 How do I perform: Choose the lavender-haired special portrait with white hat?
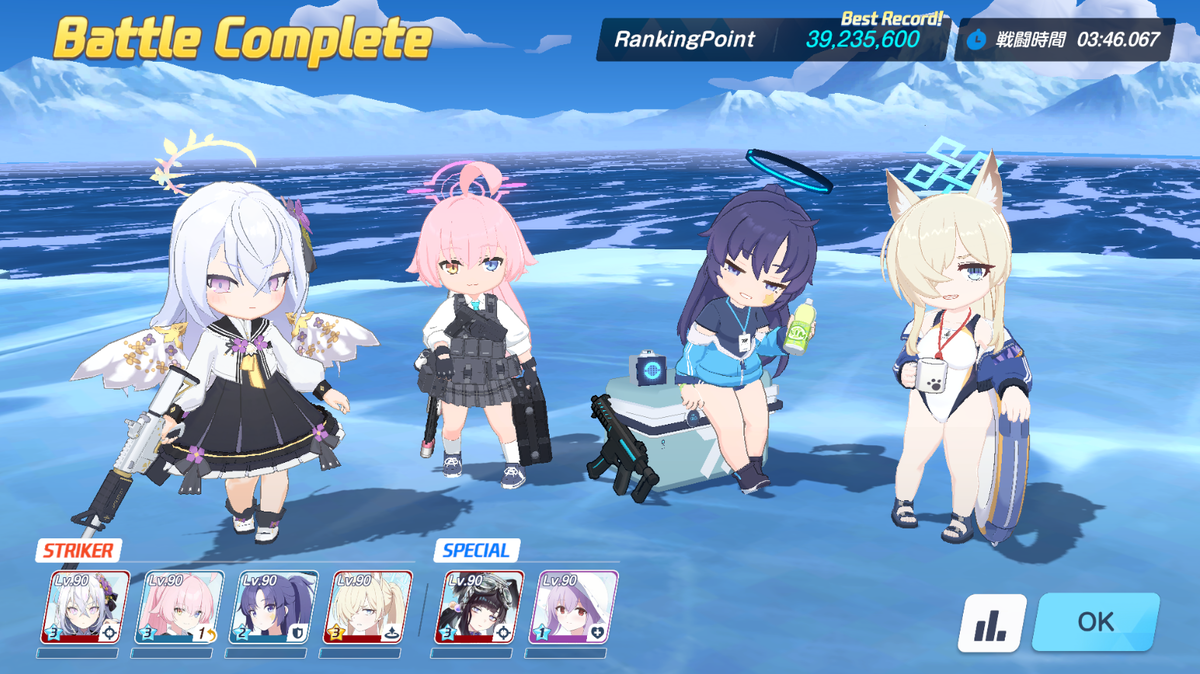pos(573,607)
